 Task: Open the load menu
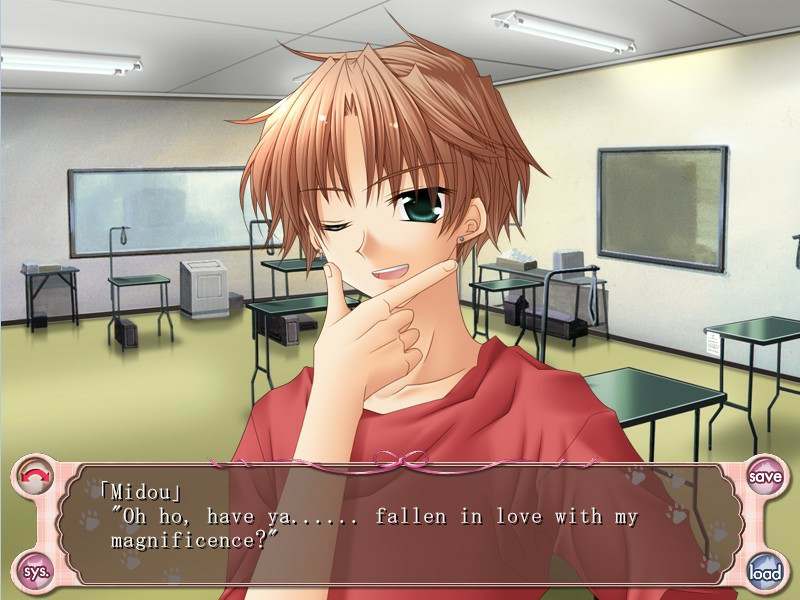coord(765,571)
